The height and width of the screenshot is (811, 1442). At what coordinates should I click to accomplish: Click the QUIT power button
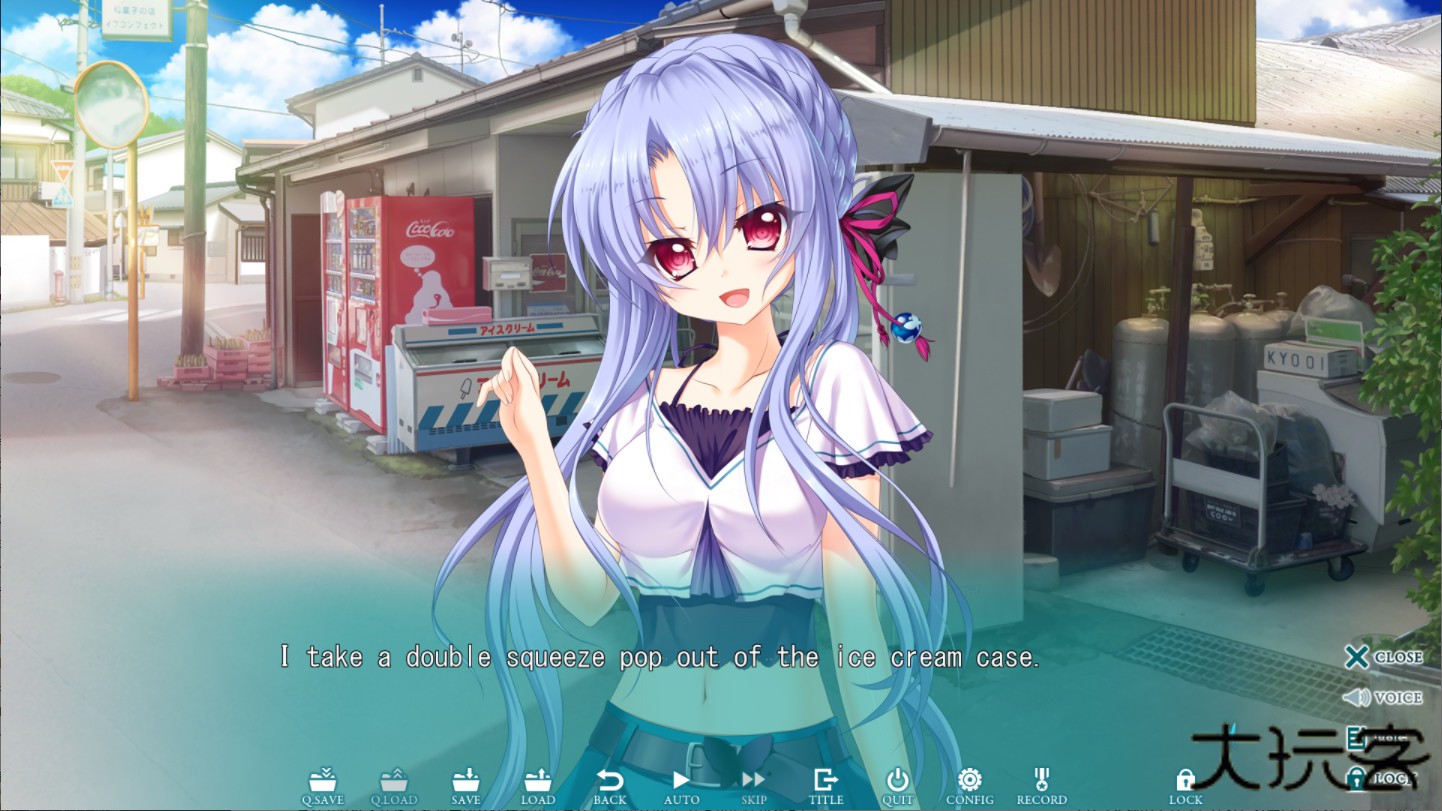click(898, 786)
